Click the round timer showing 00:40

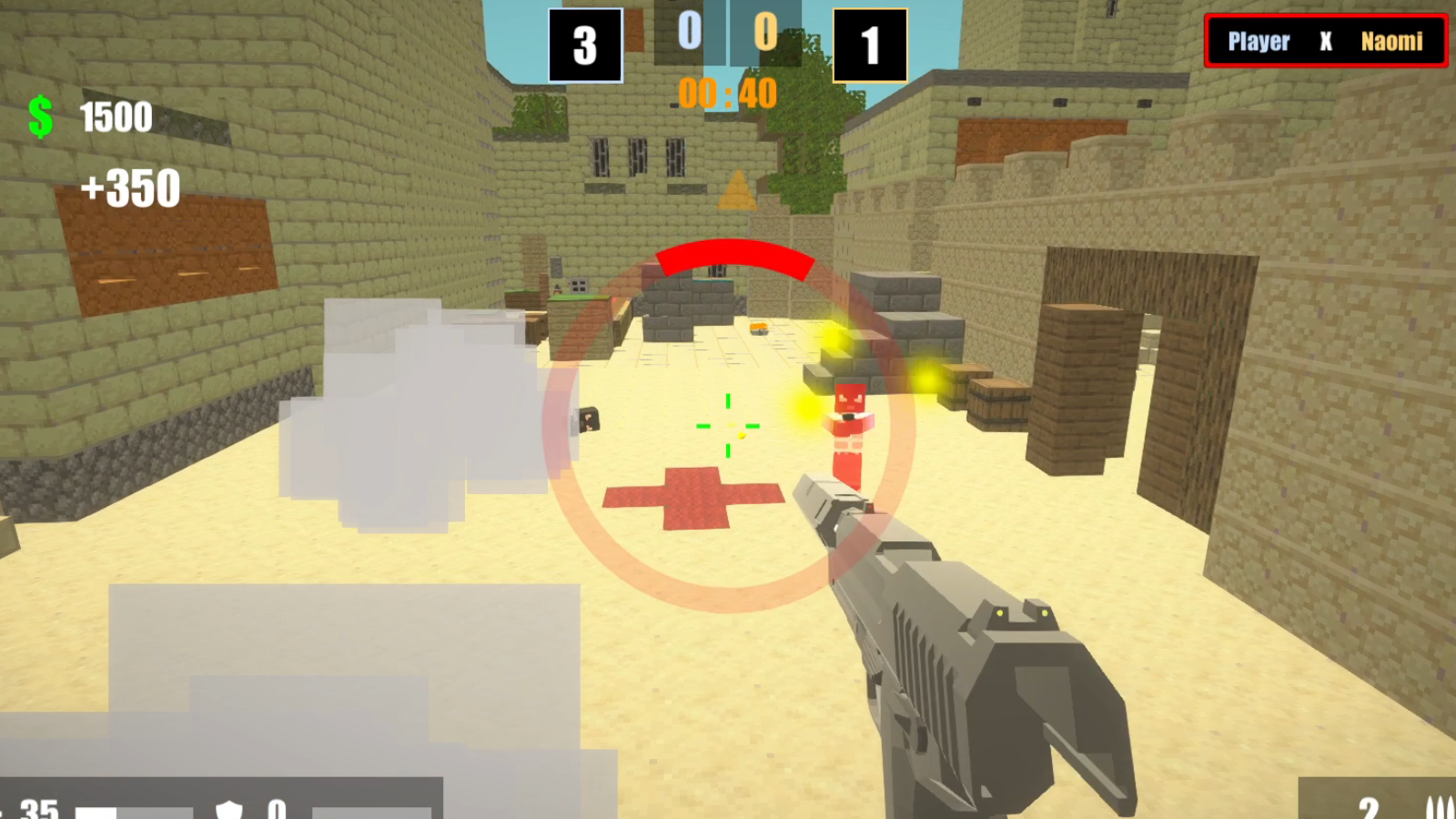click(727, 94)
